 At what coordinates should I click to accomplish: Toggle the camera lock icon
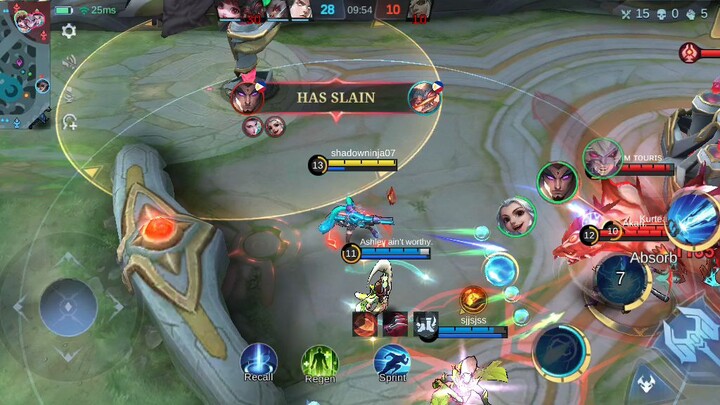coord(69,122)
